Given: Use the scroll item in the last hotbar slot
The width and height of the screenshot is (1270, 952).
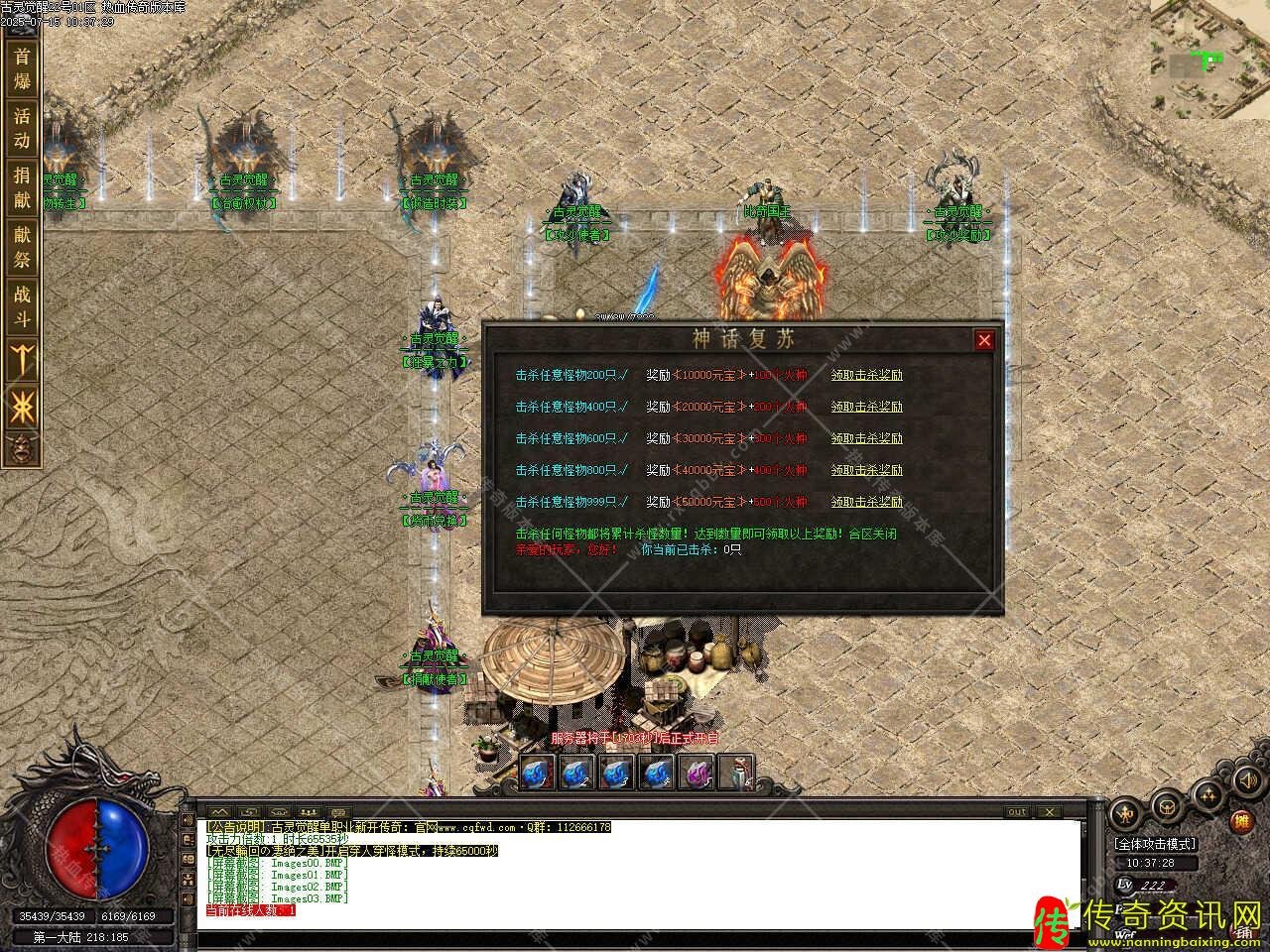Looking at the screenshot, I should coord(735,773).
